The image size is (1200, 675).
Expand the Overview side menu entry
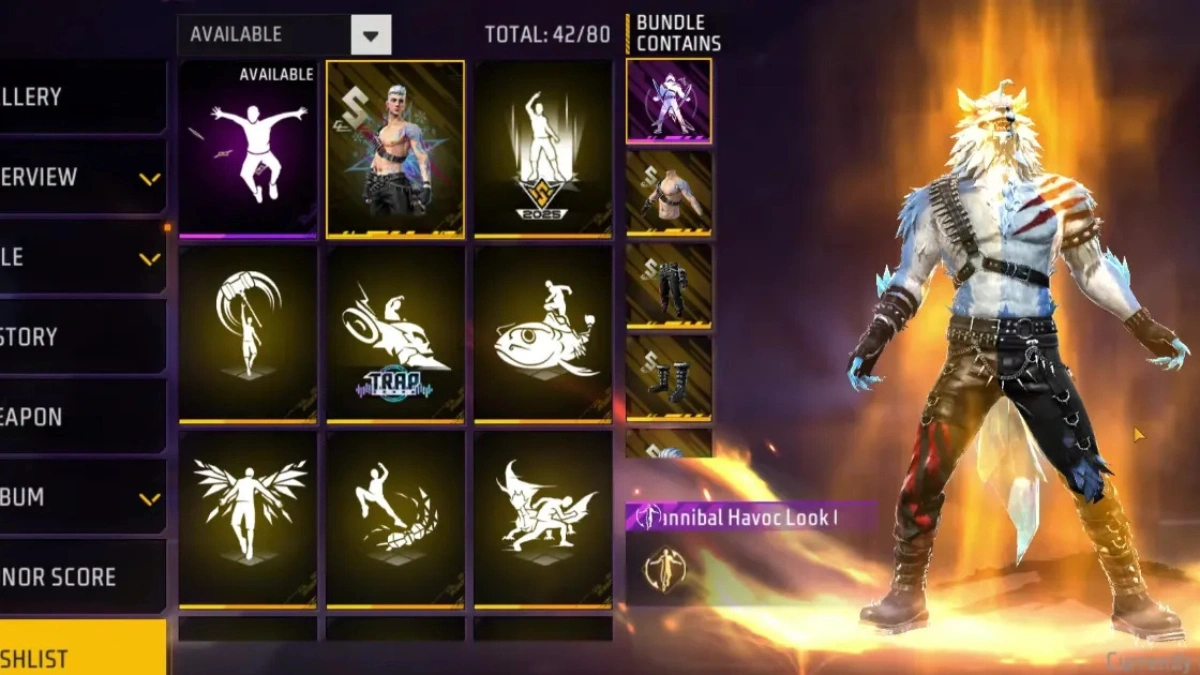coord(82,177)
